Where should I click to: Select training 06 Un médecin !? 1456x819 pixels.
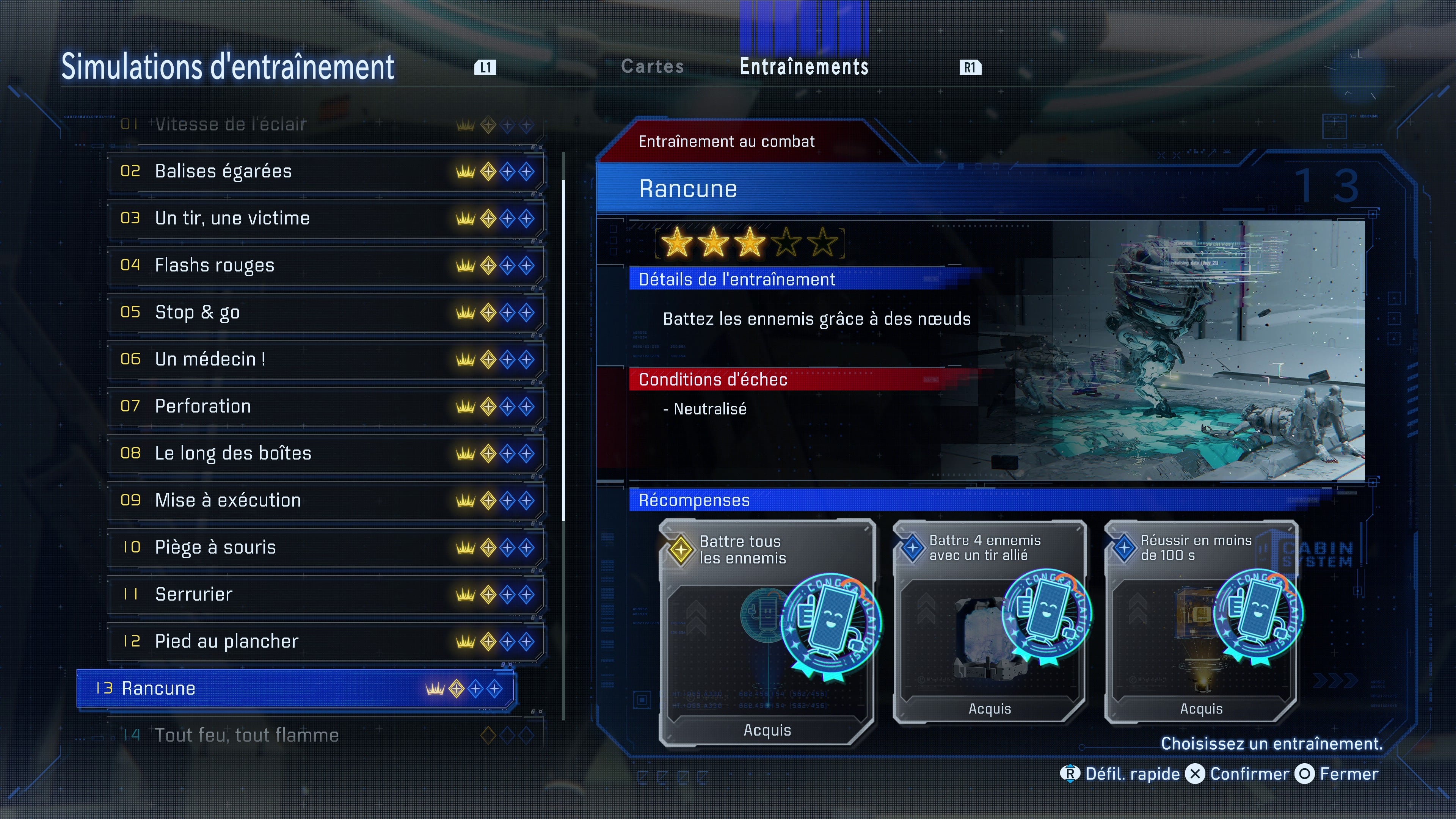(325, 359)
